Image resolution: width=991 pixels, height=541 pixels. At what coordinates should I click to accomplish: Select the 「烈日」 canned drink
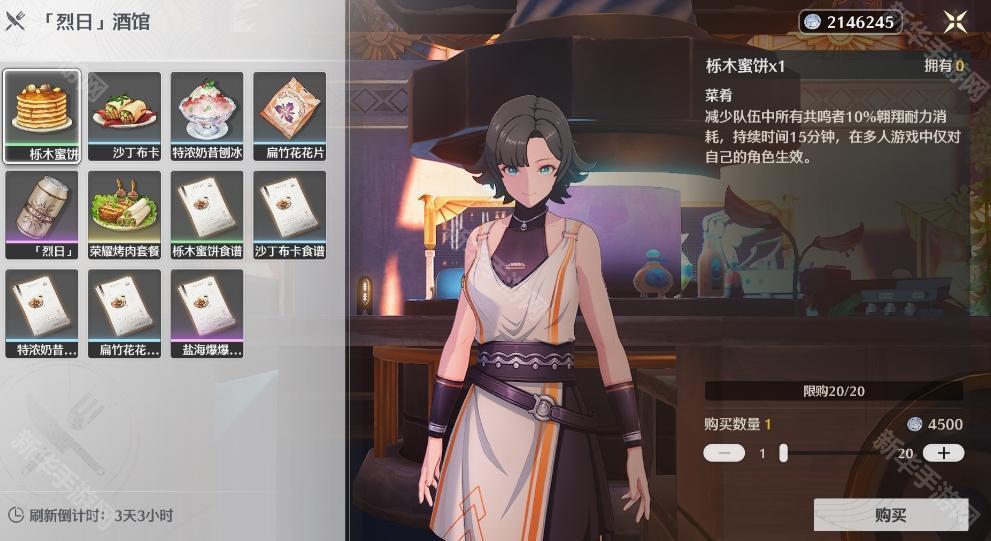pyautogui.click(x=41, y=214)
